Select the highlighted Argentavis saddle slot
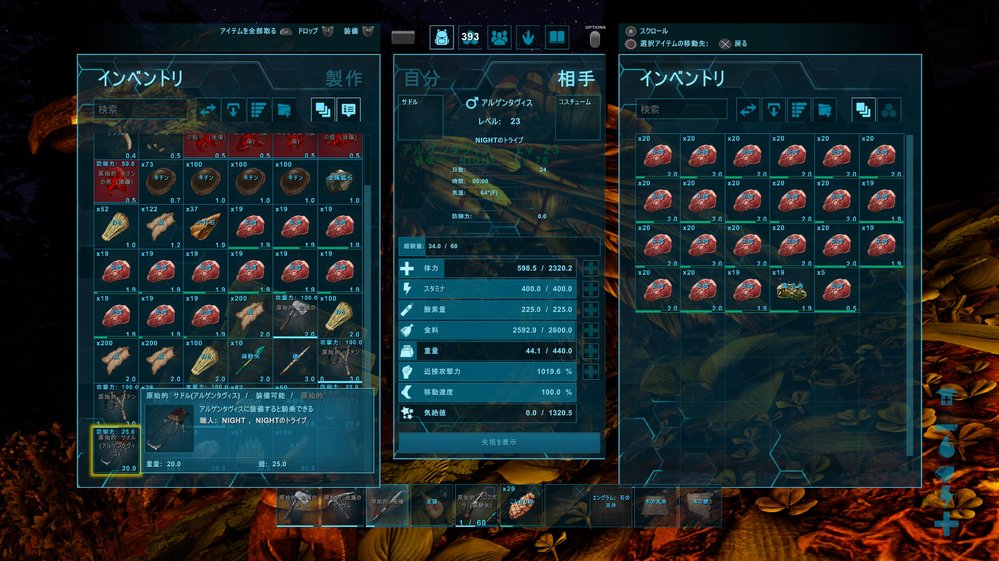999x561 pixels. (x=117, y=449)
